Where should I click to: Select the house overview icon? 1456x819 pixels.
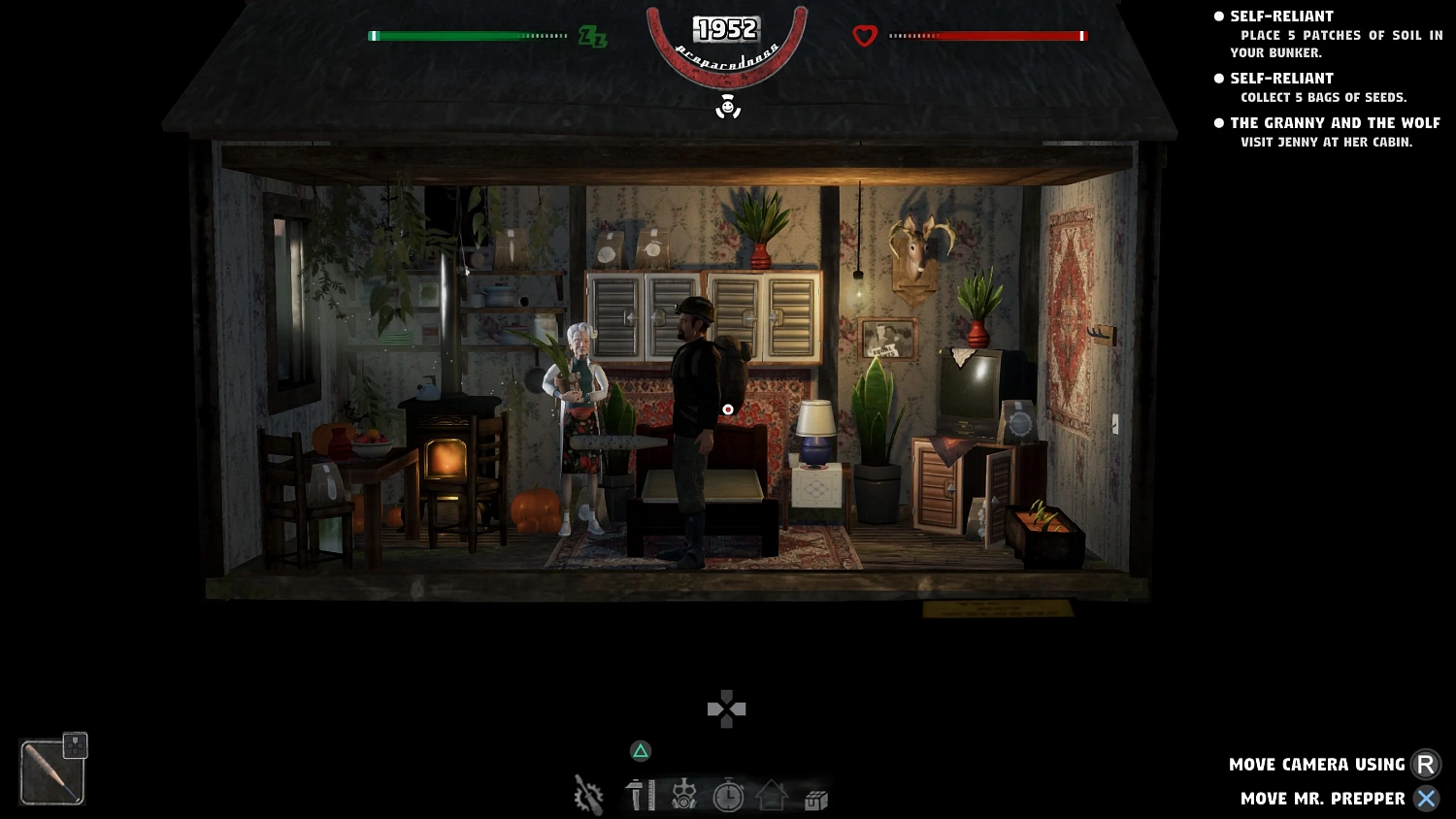point(772,796)
